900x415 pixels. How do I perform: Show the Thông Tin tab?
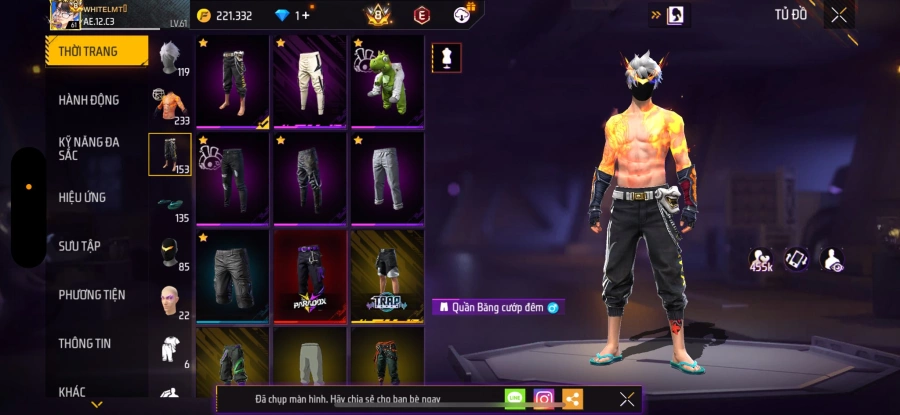tap(84, 343)
